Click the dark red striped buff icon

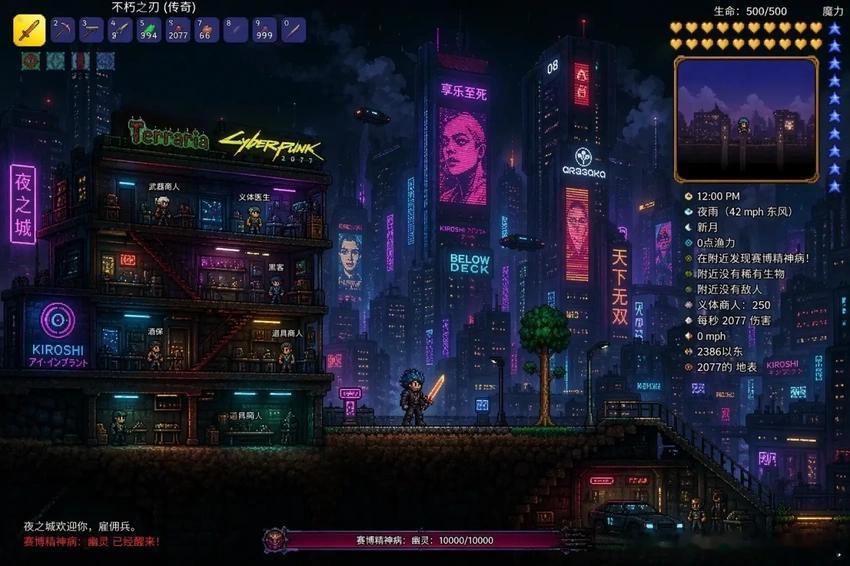click(x=81, y=61)
